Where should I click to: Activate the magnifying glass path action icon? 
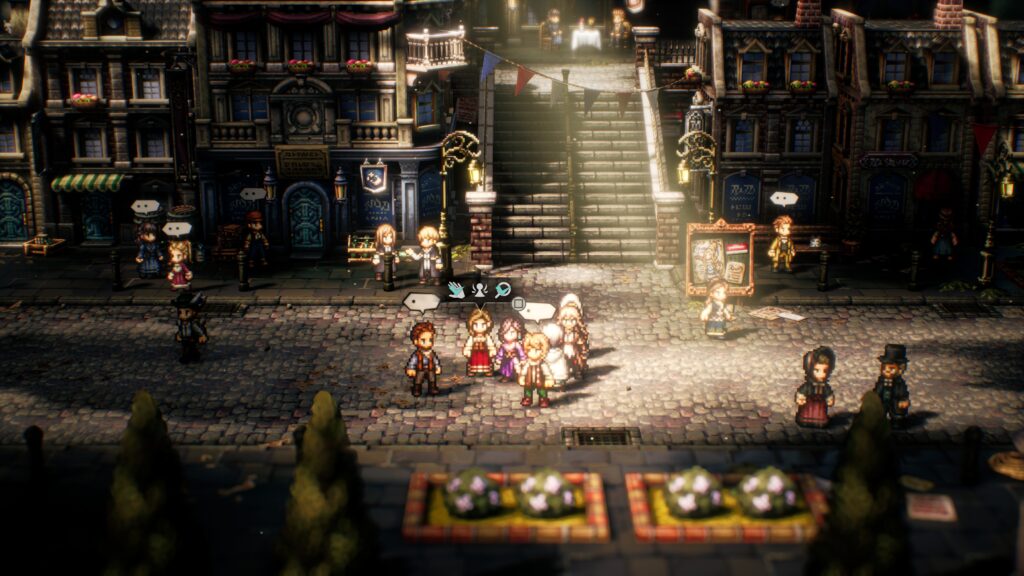click(x=502, y=290)
